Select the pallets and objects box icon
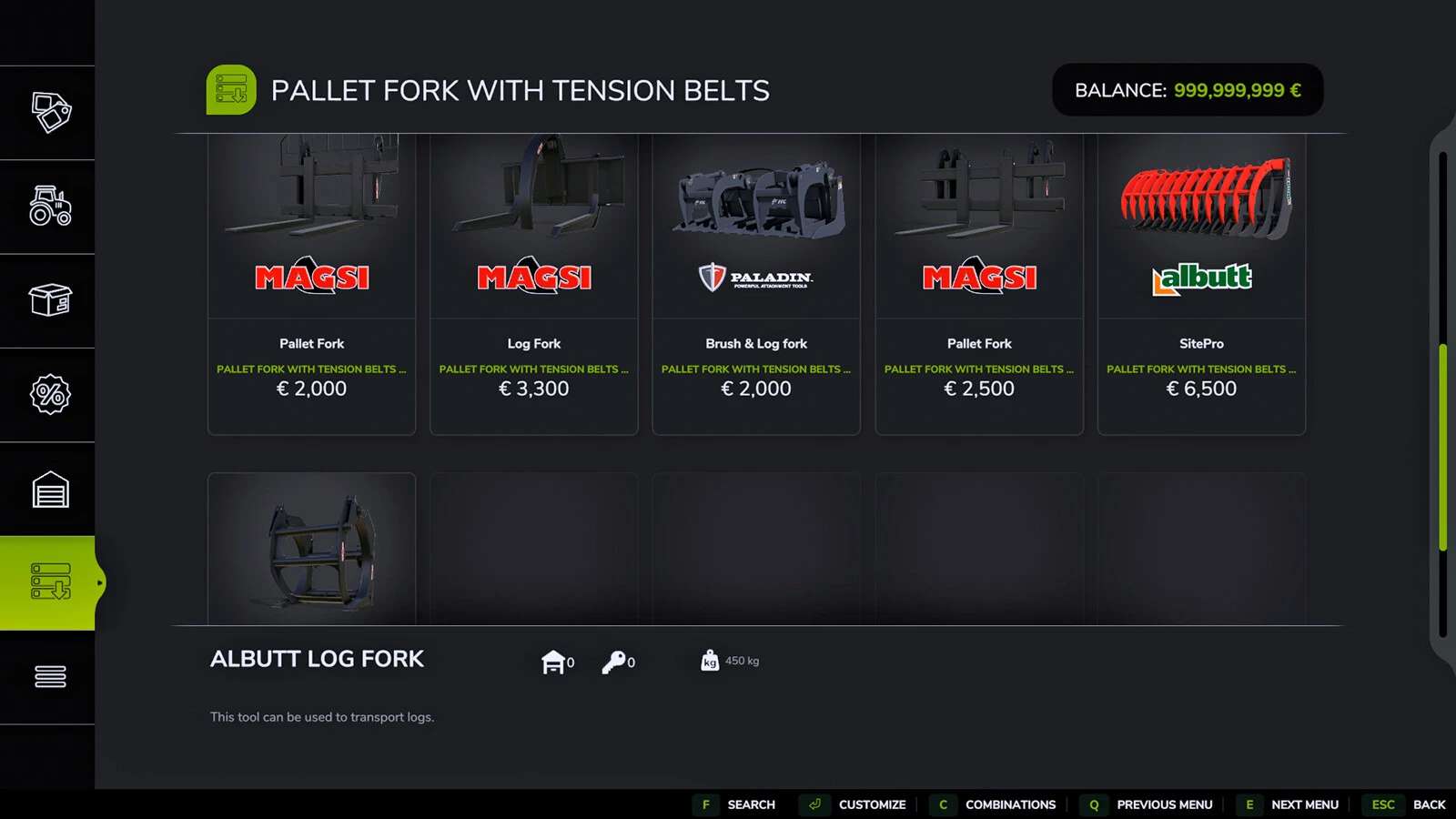1456x819 pixels. click(x=48, y=300)
